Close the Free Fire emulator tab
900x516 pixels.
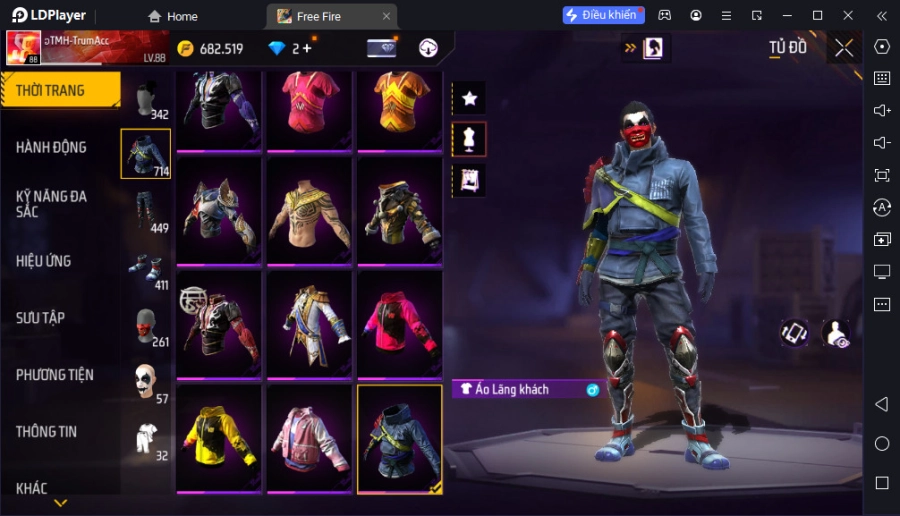(x=386, y=16)
